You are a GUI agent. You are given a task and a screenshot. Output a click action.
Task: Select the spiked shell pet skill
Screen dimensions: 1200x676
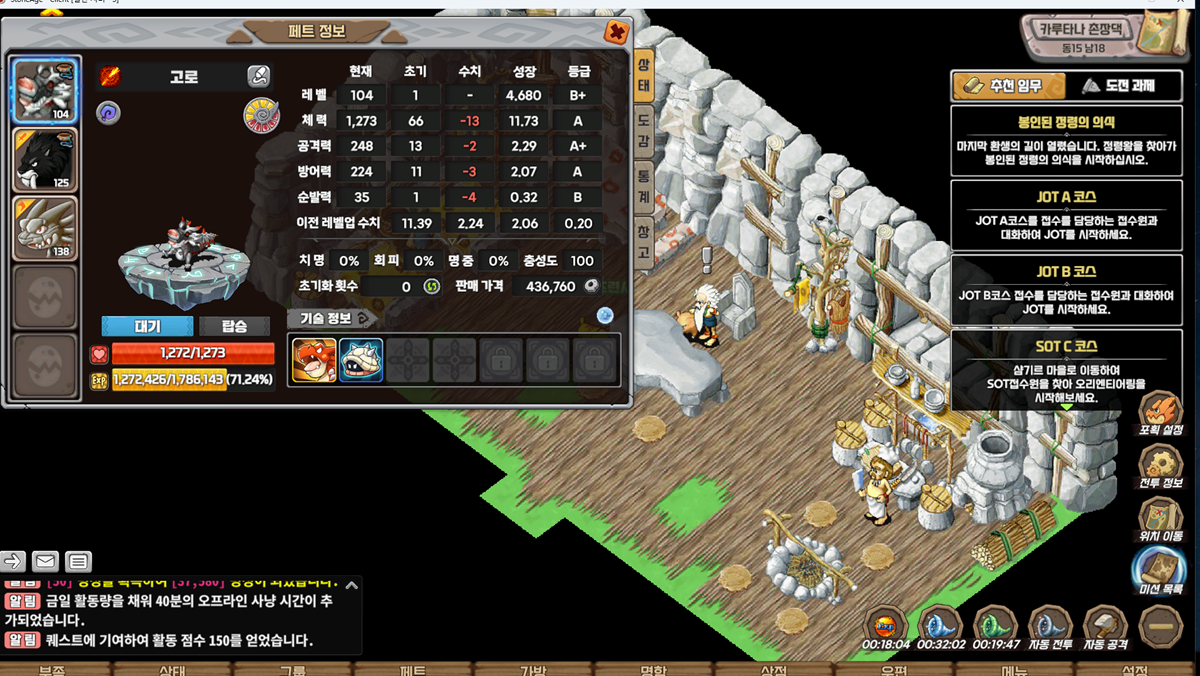(361, 360)
